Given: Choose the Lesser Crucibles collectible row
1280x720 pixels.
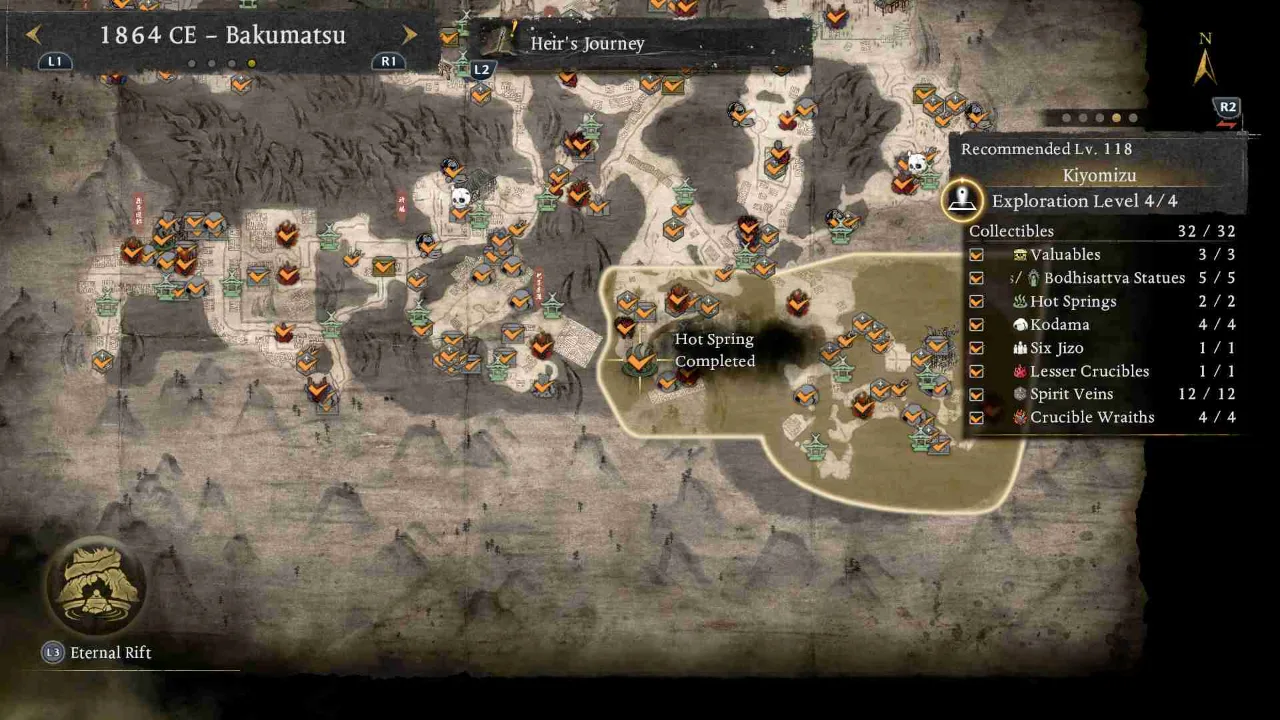Looking at the screenshot, I should pos(1105,371).
